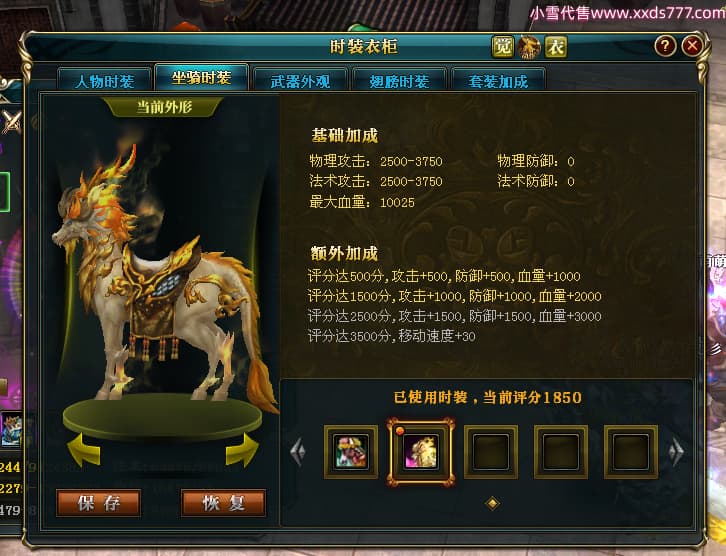Click the 保存 save button
Viewport: 726px width, 556px height.
pos(98,503)
